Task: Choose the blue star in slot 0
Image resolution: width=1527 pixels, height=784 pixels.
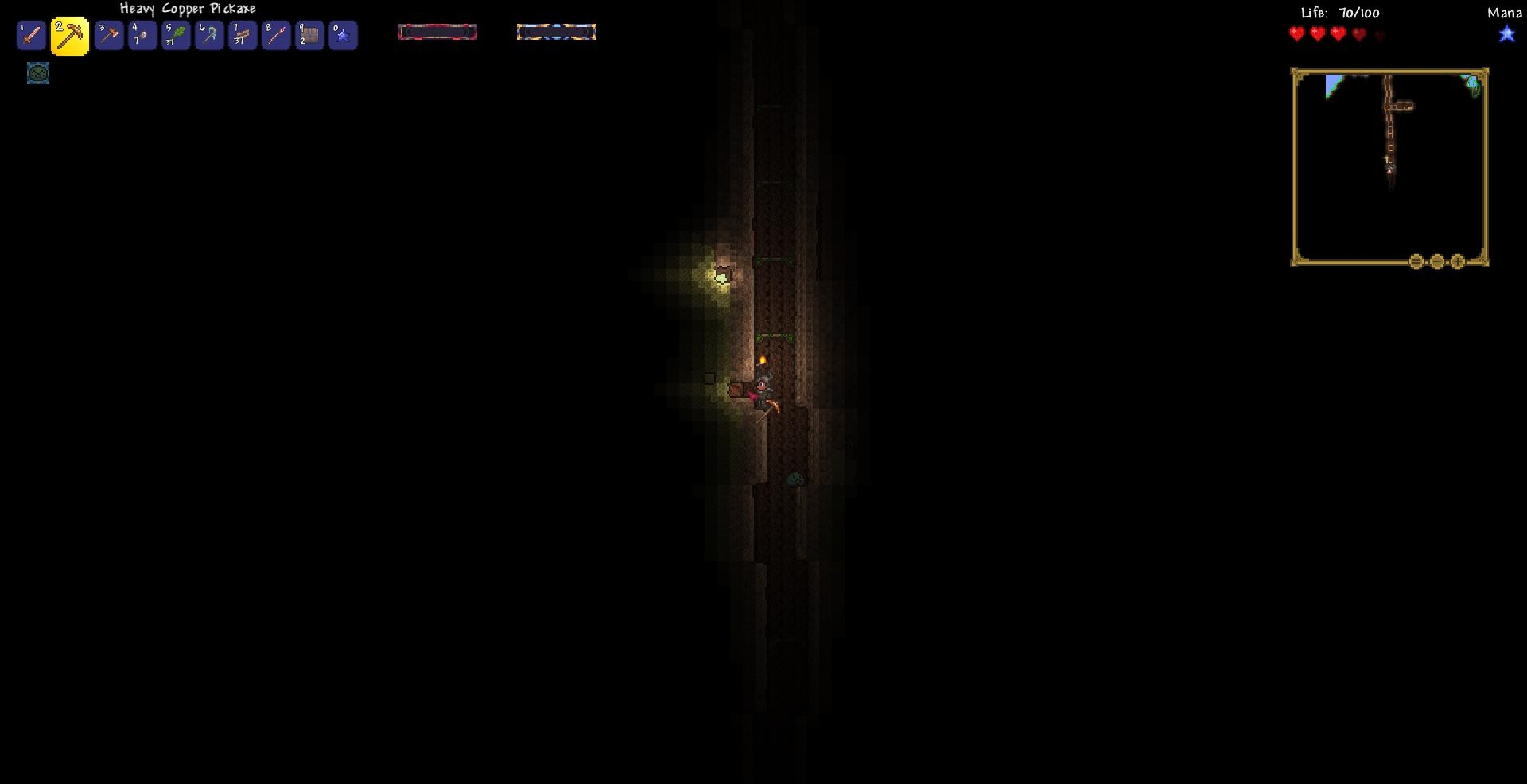Action: point(343,36)
